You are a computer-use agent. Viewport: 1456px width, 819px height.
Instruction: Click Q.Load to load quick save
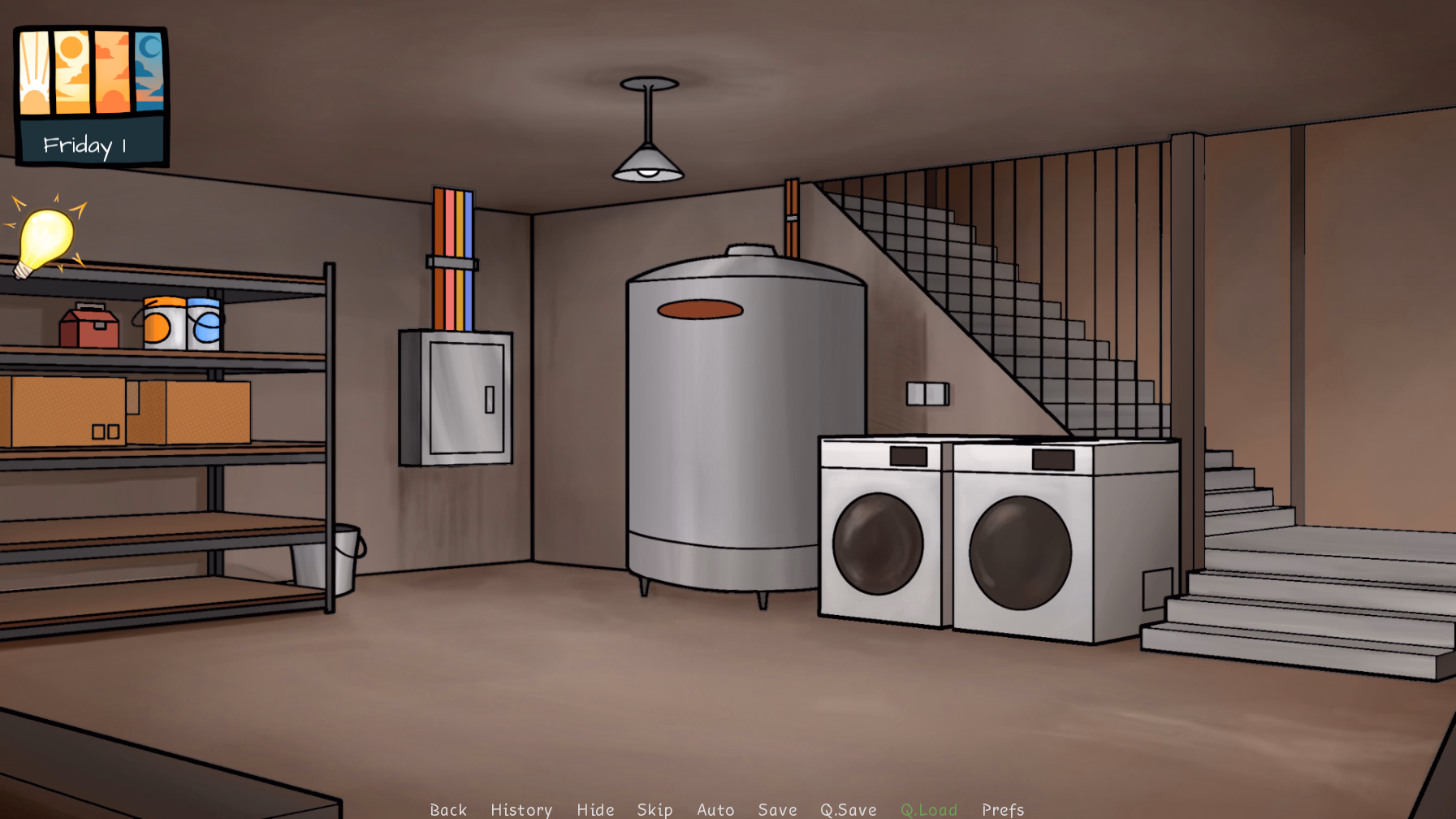coord(930,809)
